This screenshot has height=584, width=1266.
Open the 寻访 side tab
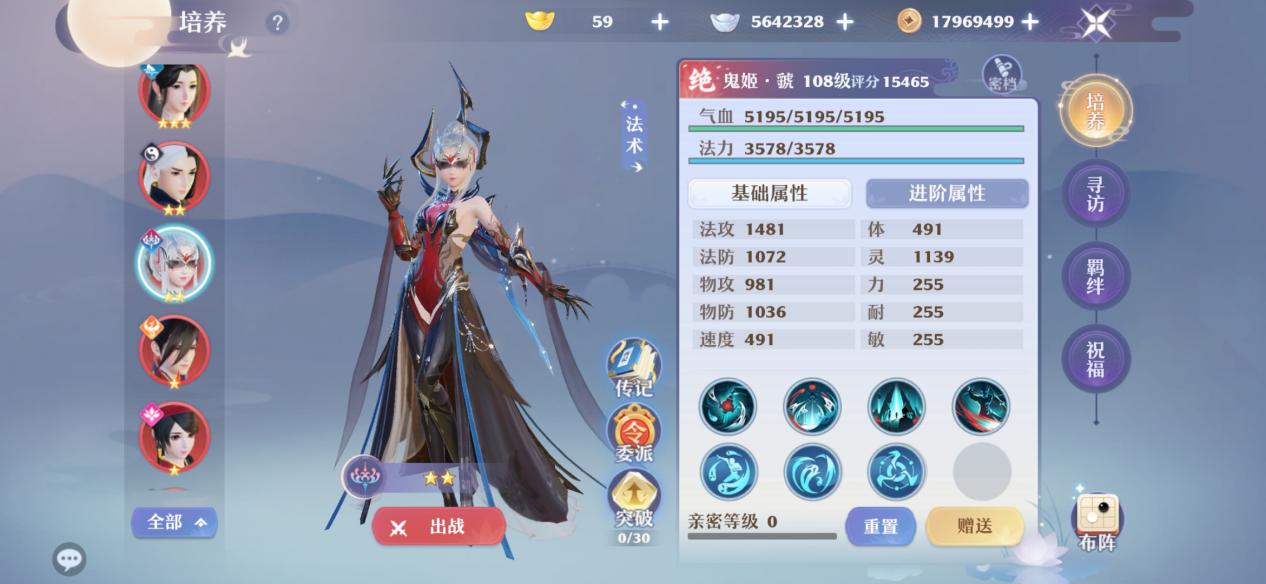[1095, 193]
